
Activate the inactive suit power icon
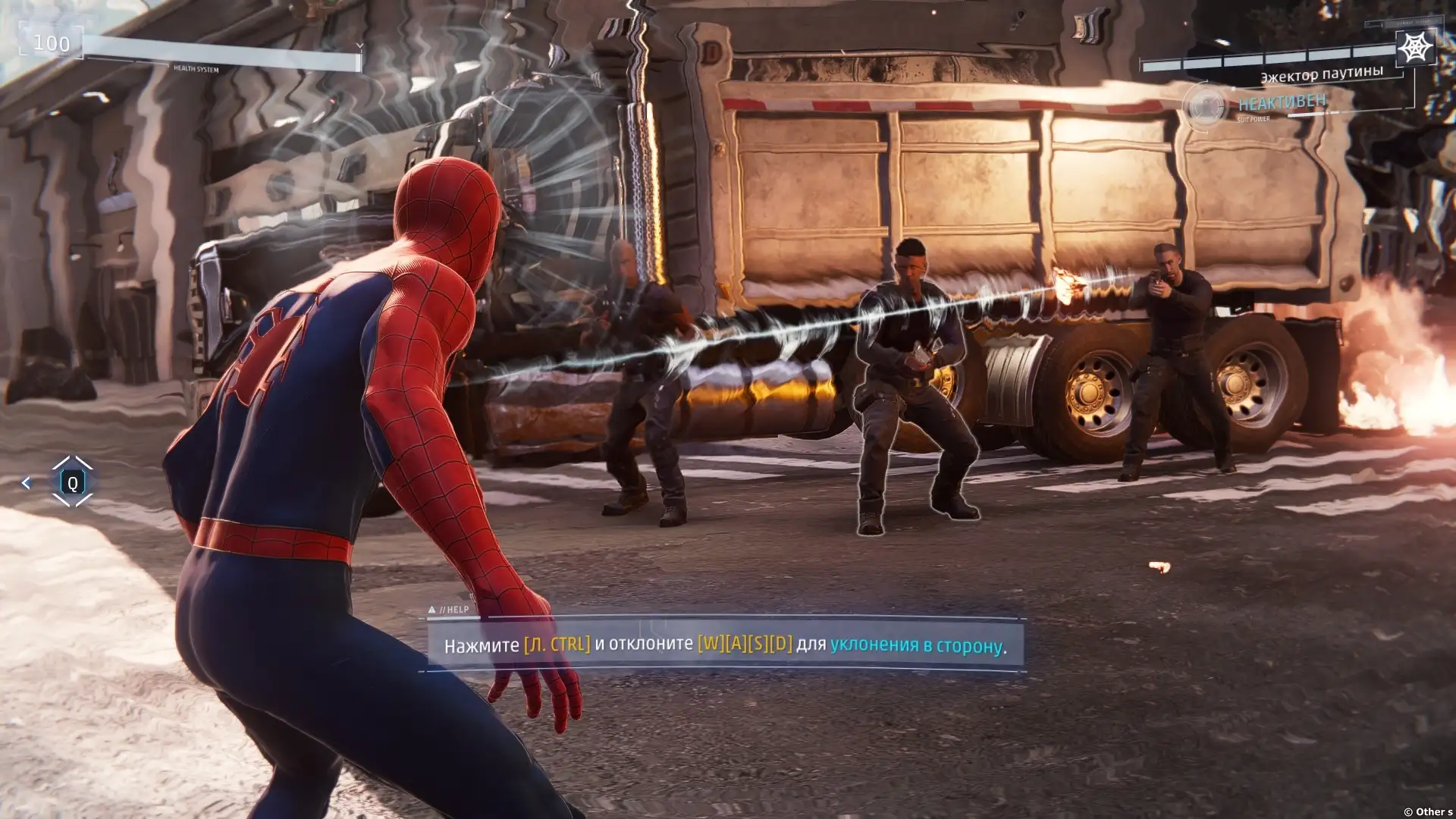click(1204, 107)
